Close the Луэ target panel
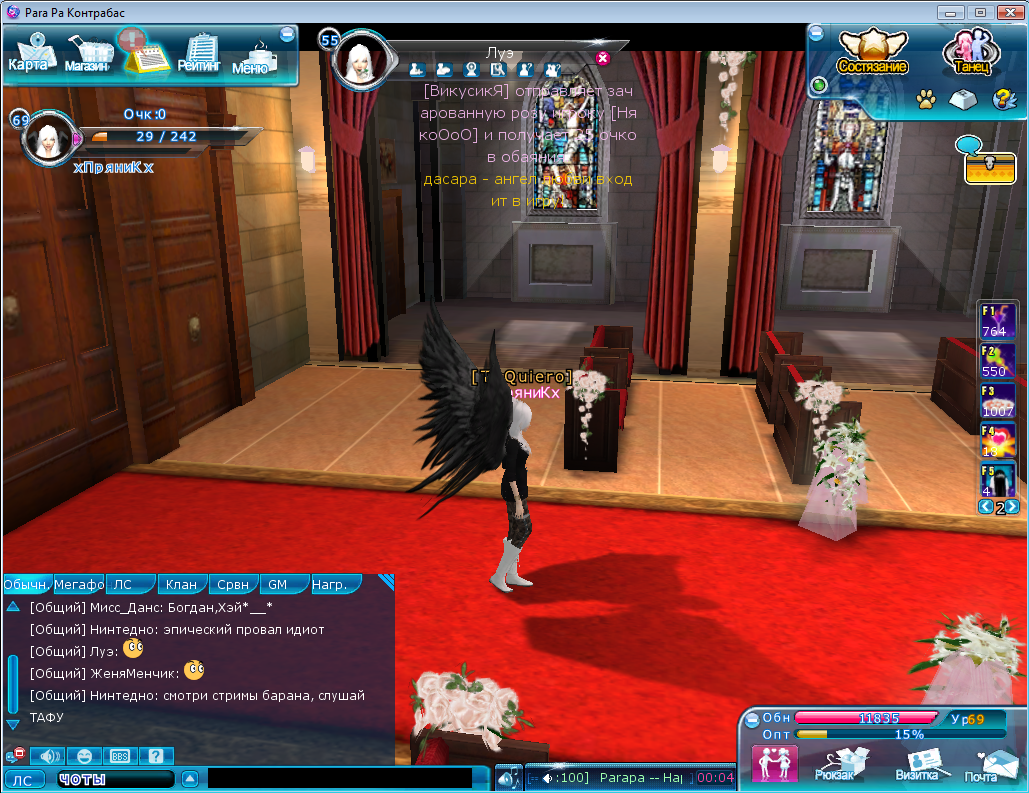This screenshot has height=793, width=1029. 603,58
